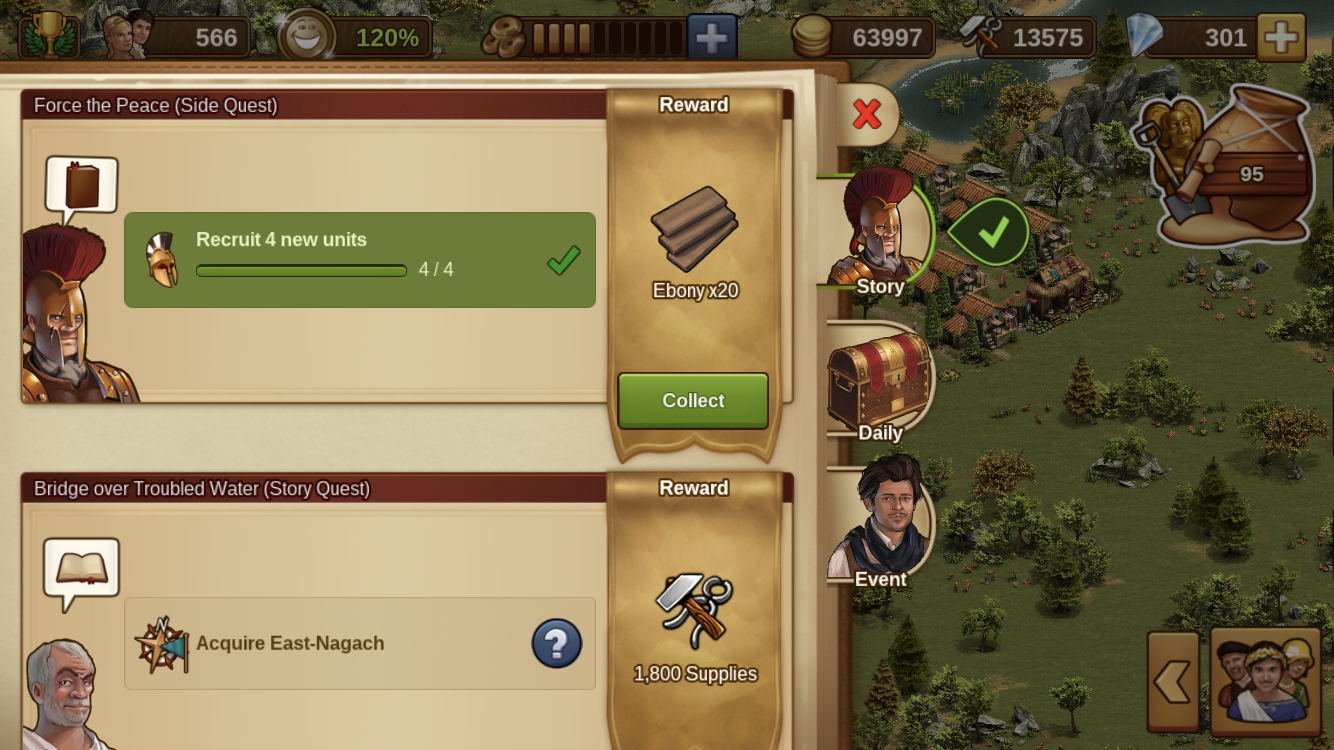Open the trophy ranking icon

[48, 36]
